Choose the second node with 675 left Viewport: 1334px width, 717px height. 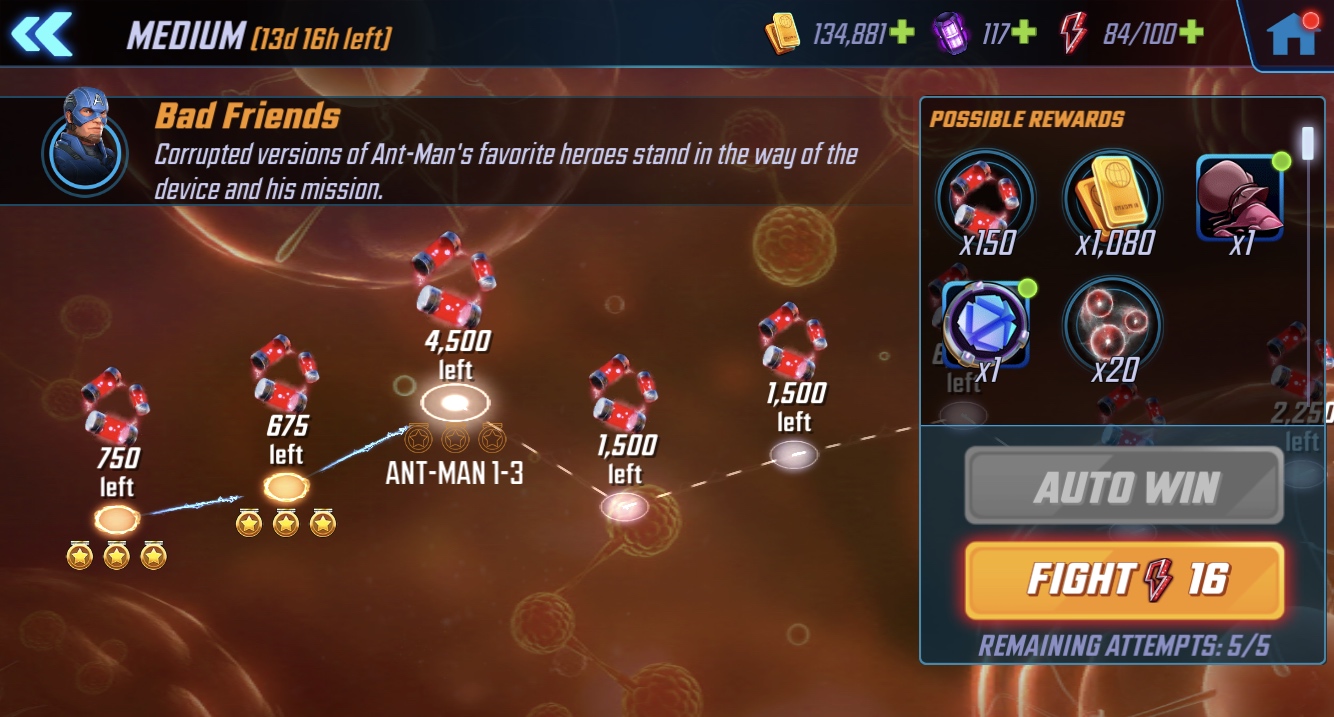pos(286,487)
